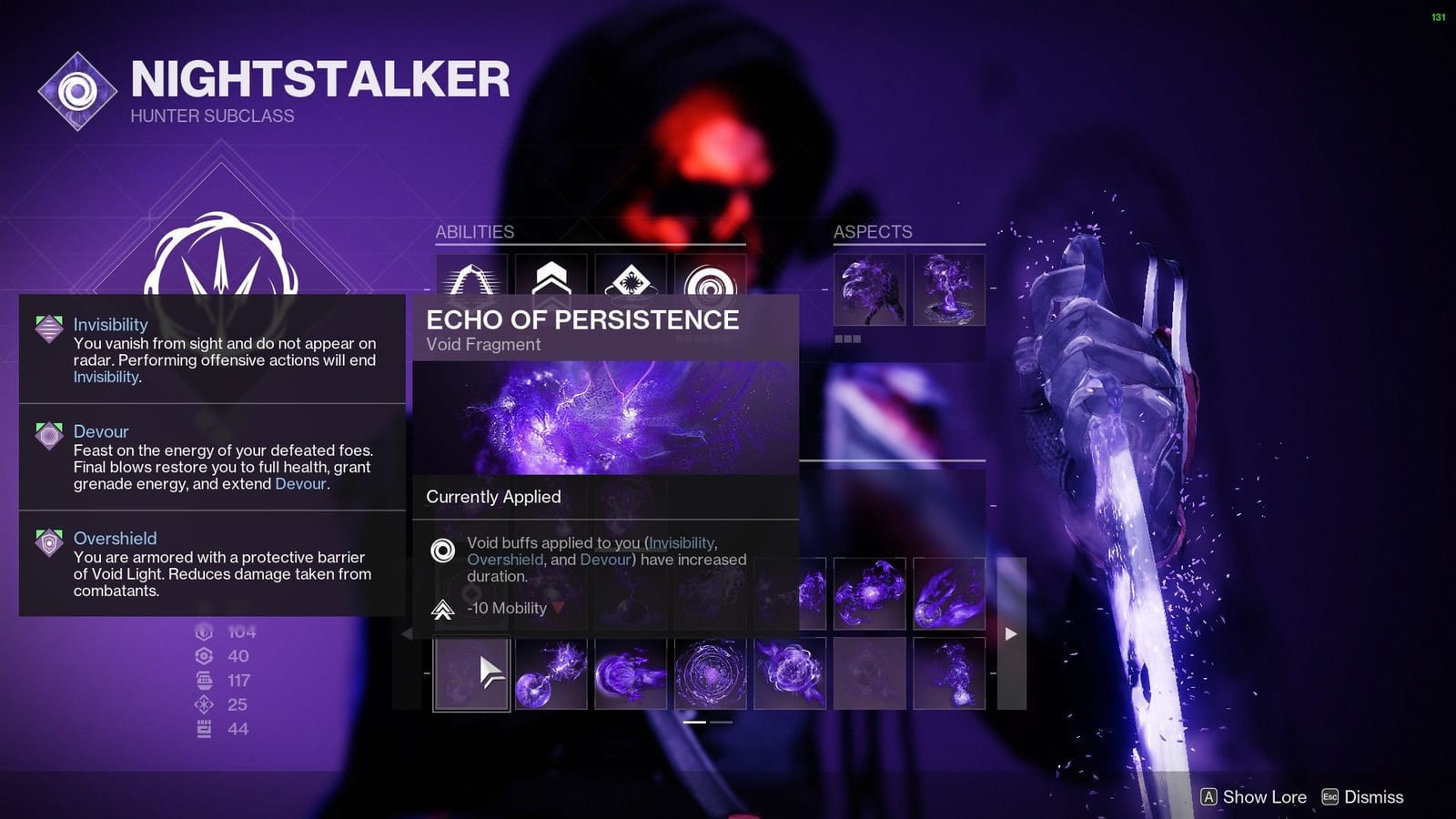
Task: Click the Recovery stat icon beside 117
Action: (204, 680)
